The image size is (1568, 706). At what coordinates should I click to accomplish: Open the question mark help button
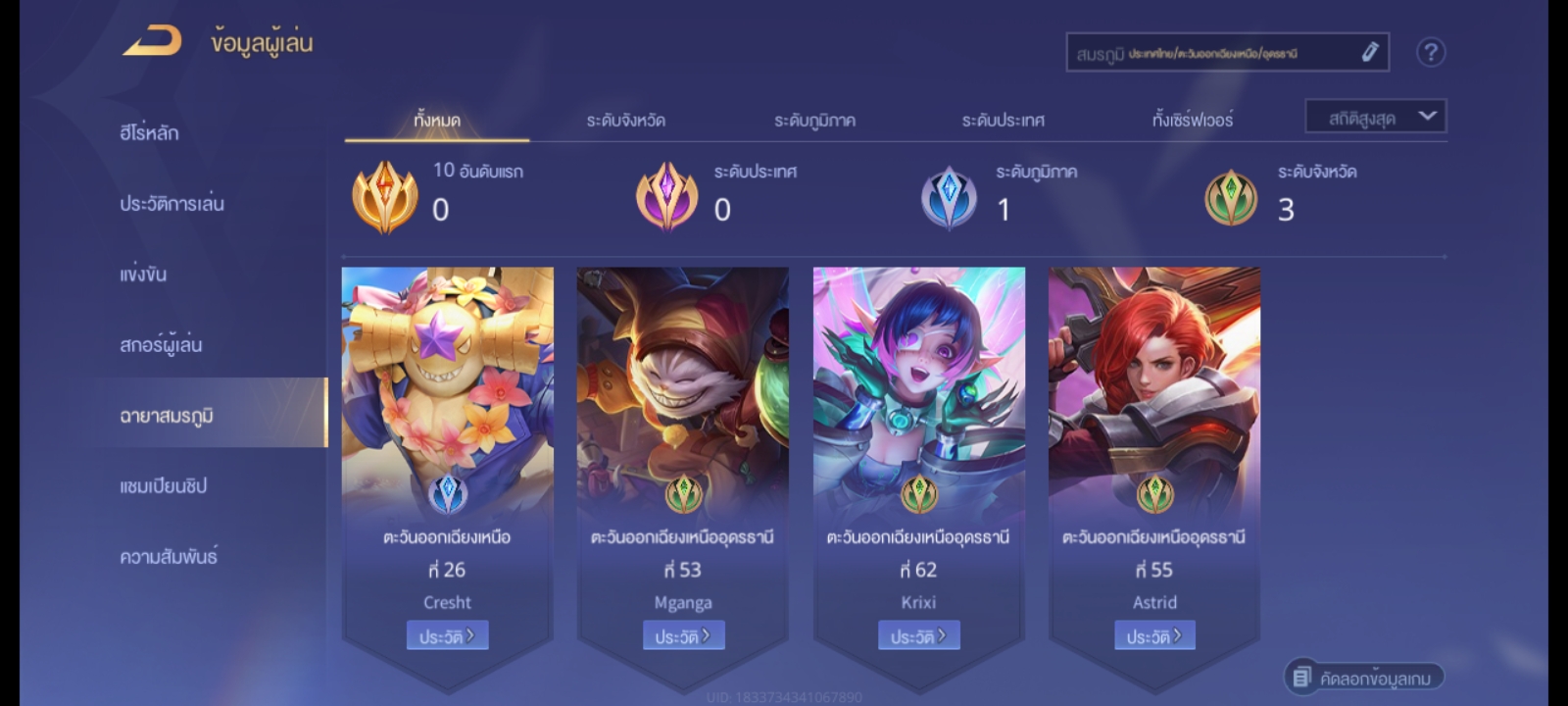1431,52
